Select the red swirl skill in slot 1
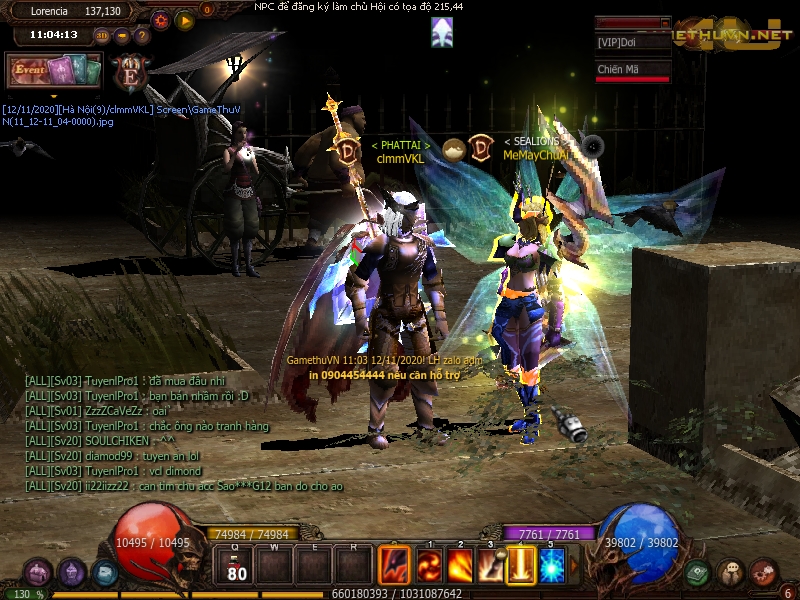The height and width of the screenshot is (600, 800). point(430,566)
